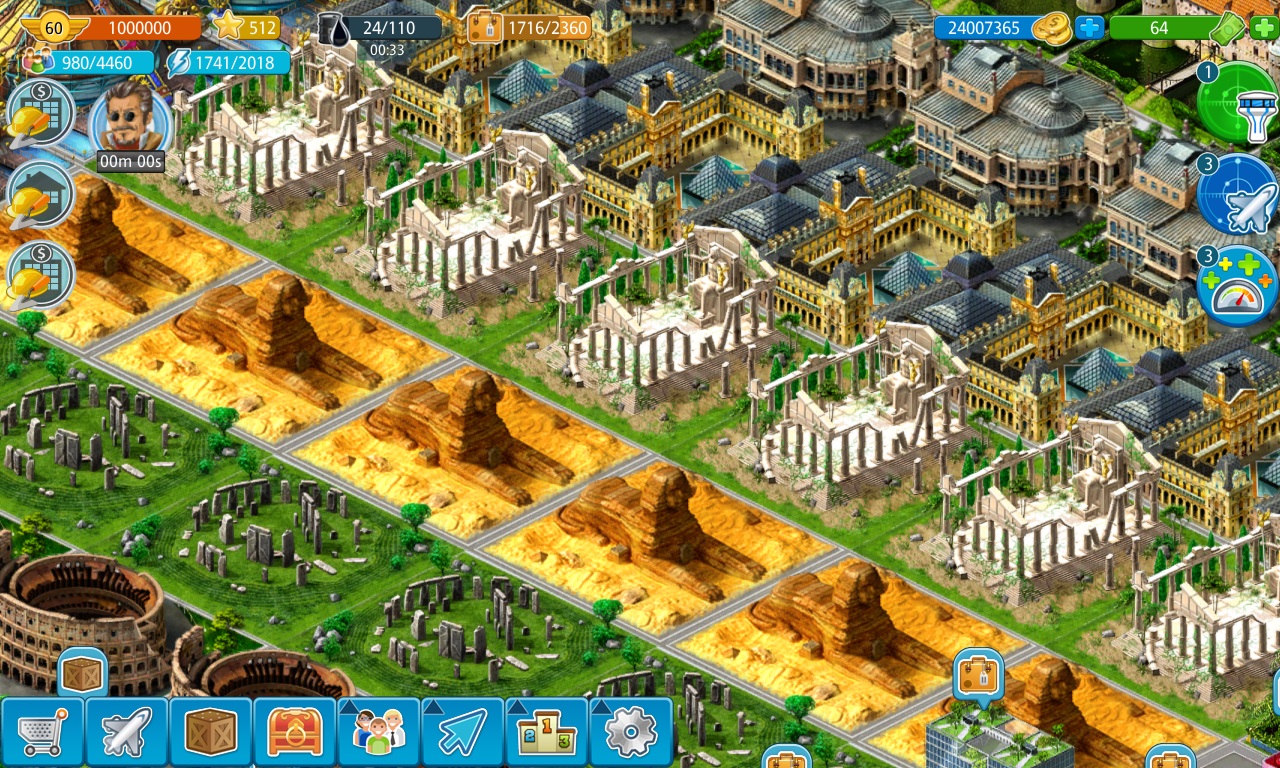Image resolution: width=1280 pixels, height=768 pixels.
Task: View the leaderboard podium rankings
Action: coord(546,733)
